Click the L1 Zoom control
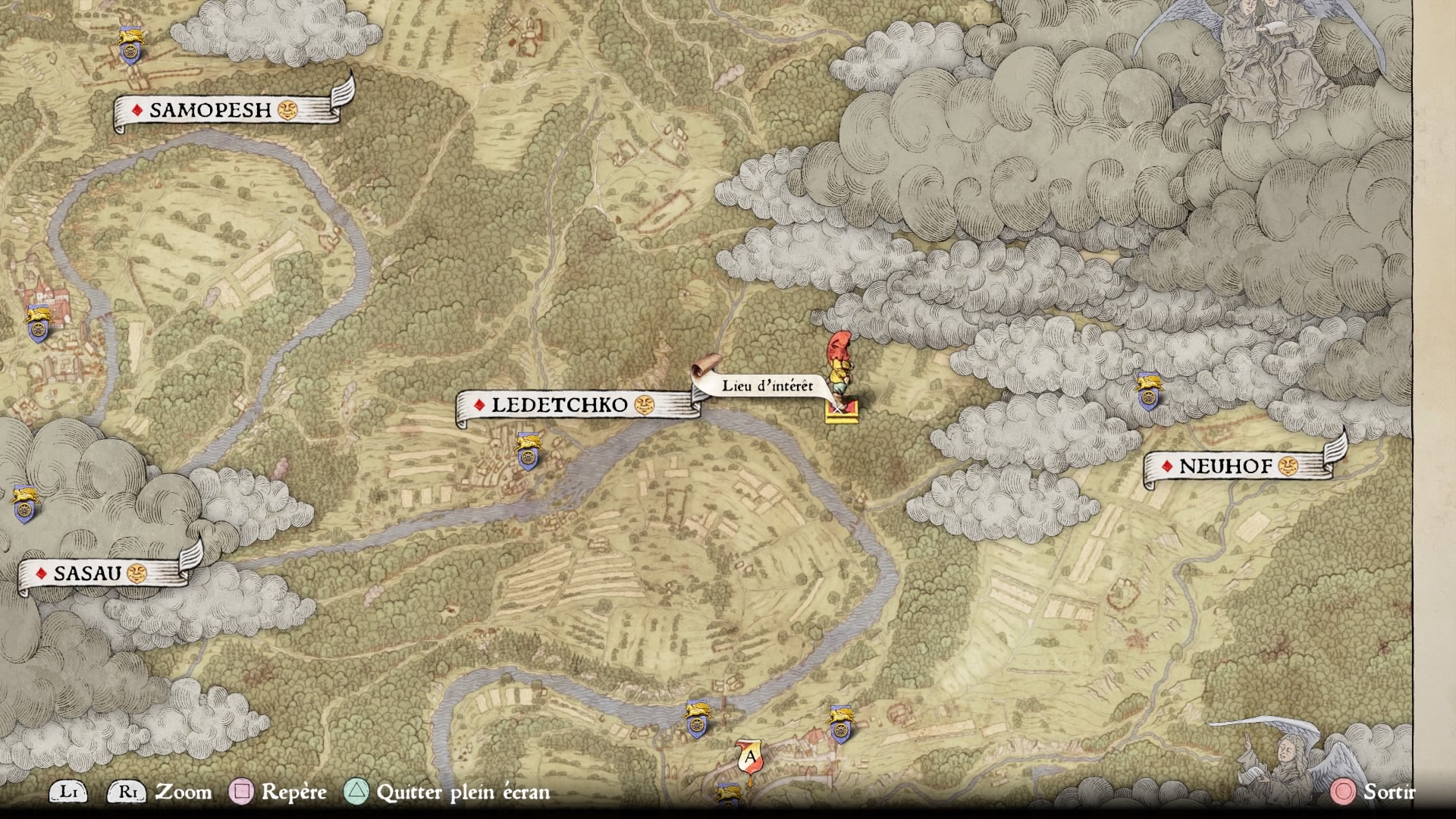This screenshot has width=1456, height=819. [x=69, y=793]
